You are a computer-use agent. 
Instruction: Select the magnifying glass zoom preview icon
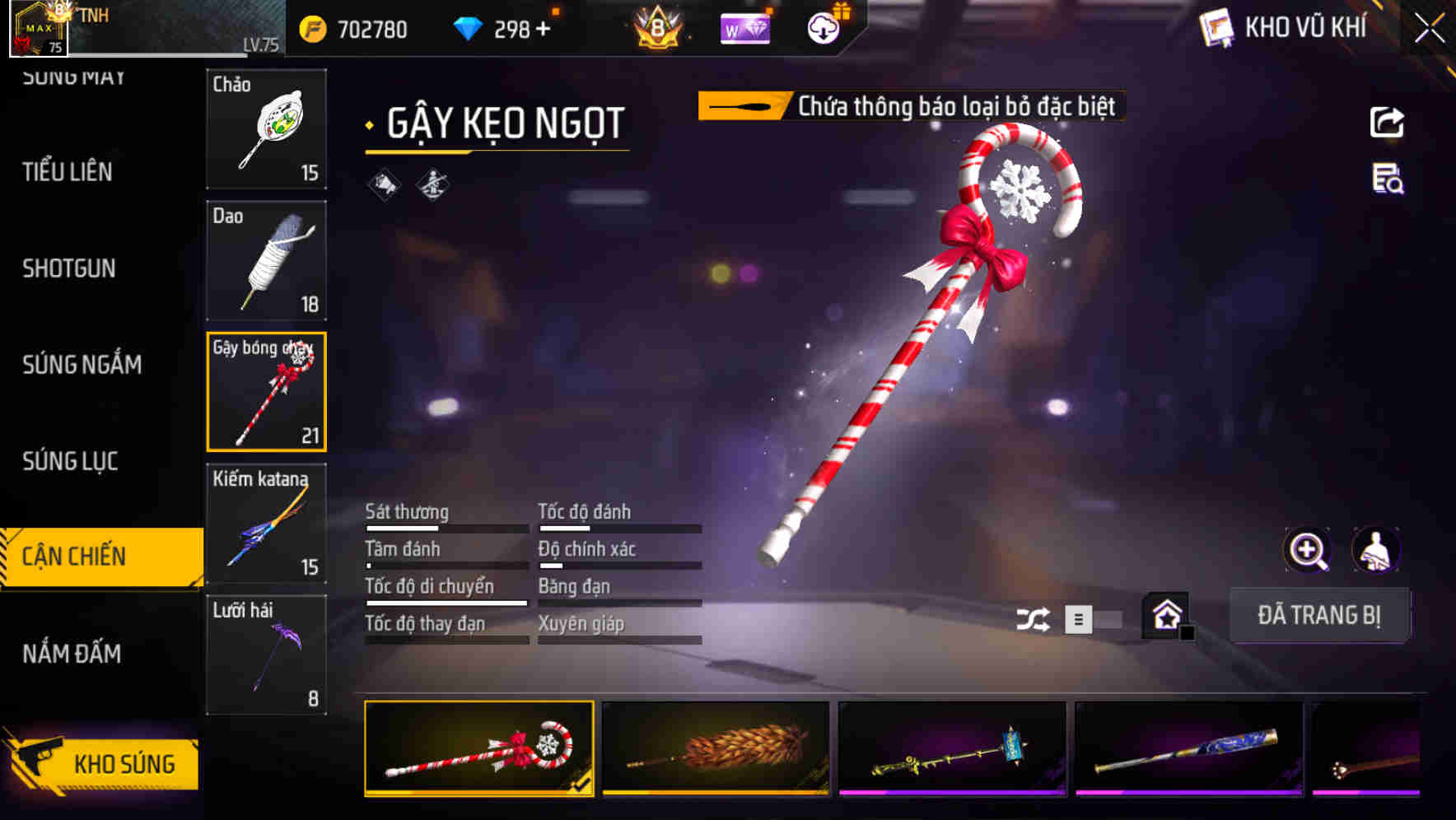[1305, 550]
